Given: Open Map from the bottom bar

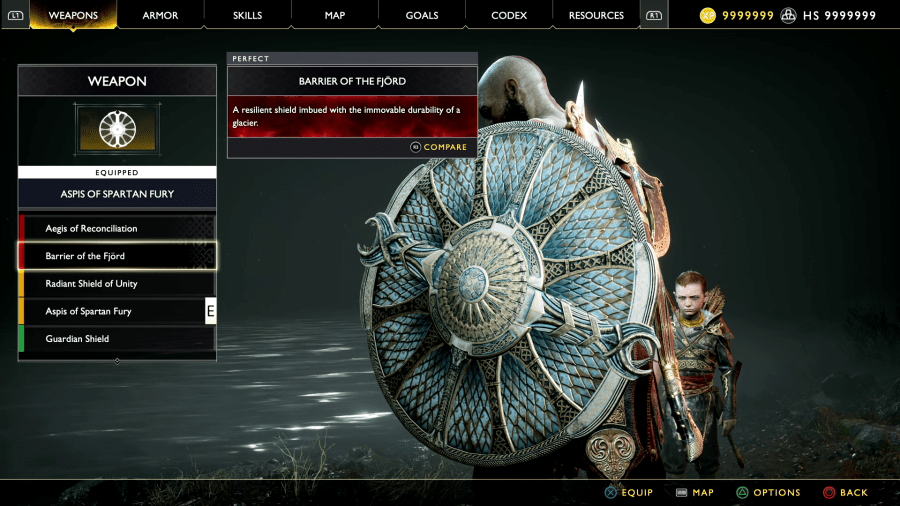Looking at the screenshot, I should click(695, 492).
